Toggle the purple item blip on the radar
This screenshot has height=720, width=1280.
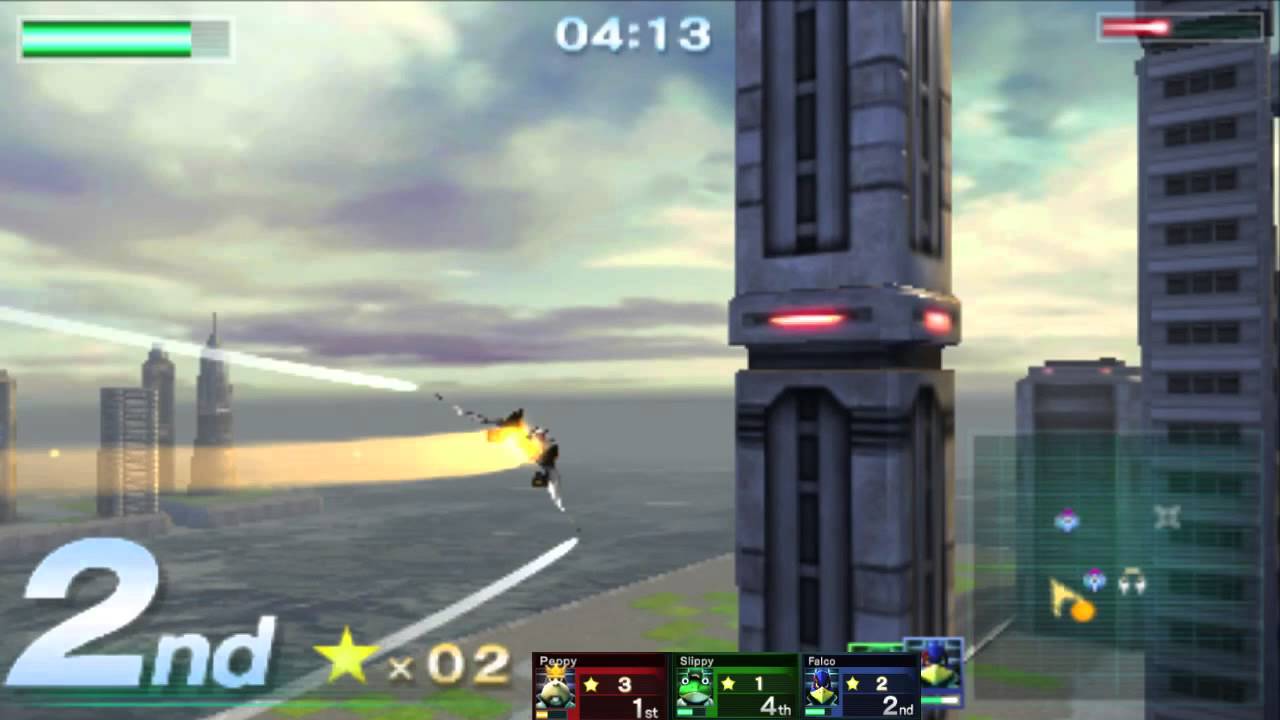(1067, 518)
